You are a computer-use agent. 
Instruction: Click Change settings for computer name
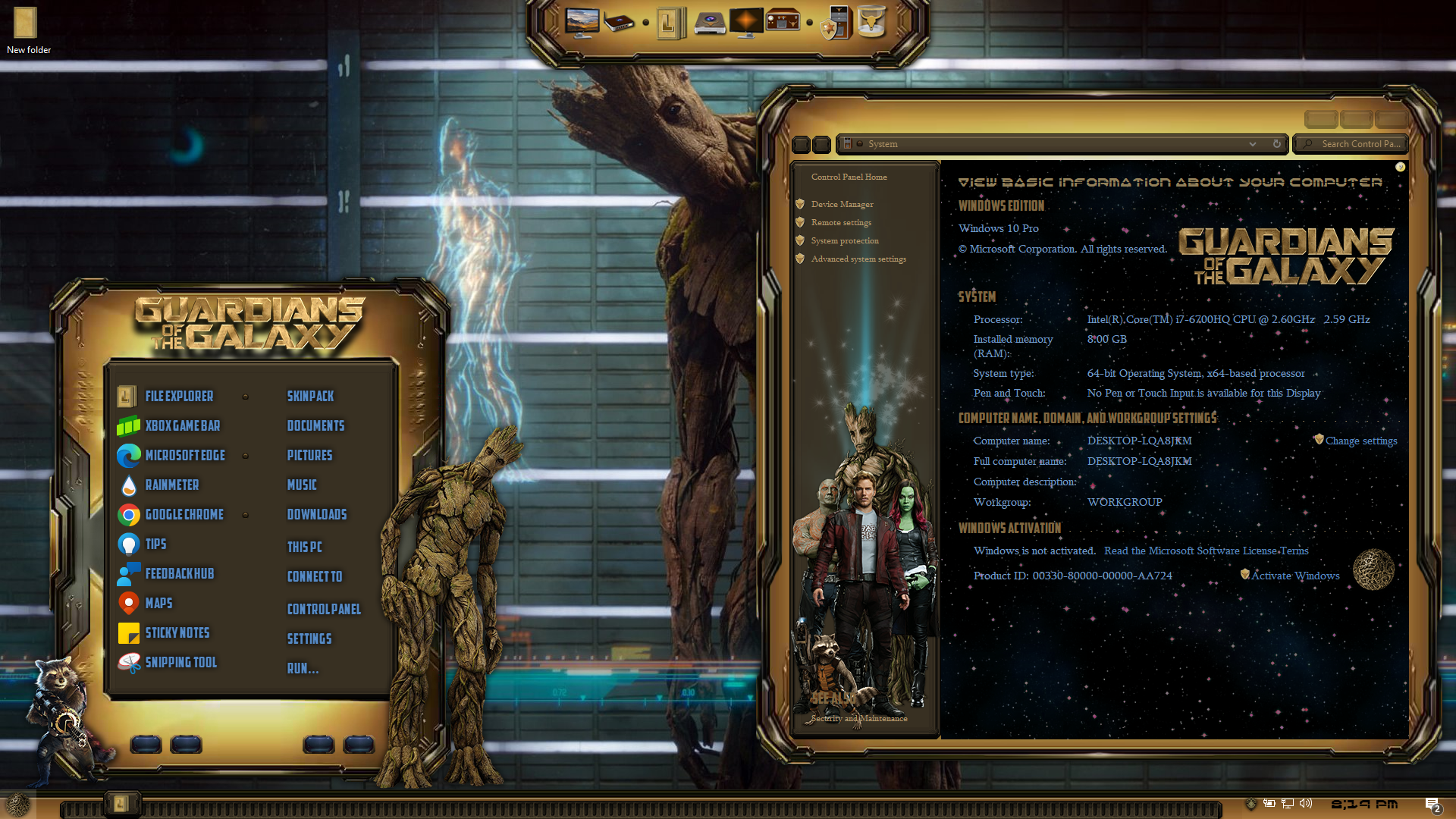point(1360,441)
